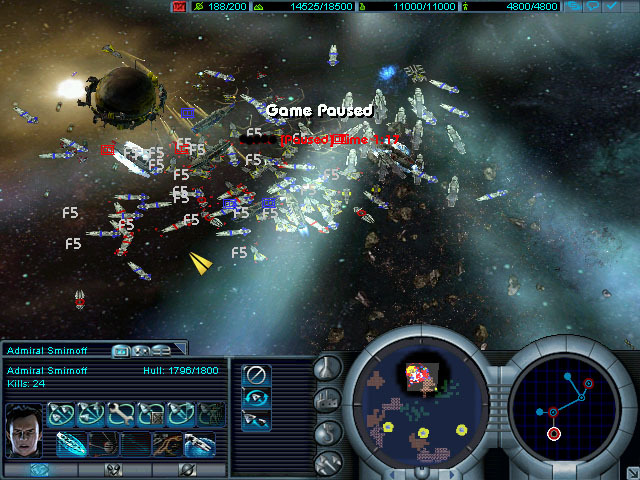Click the checkmark button in top bar
The width and height of the screenshot is (640, 480).
click(x=611, y=7)
